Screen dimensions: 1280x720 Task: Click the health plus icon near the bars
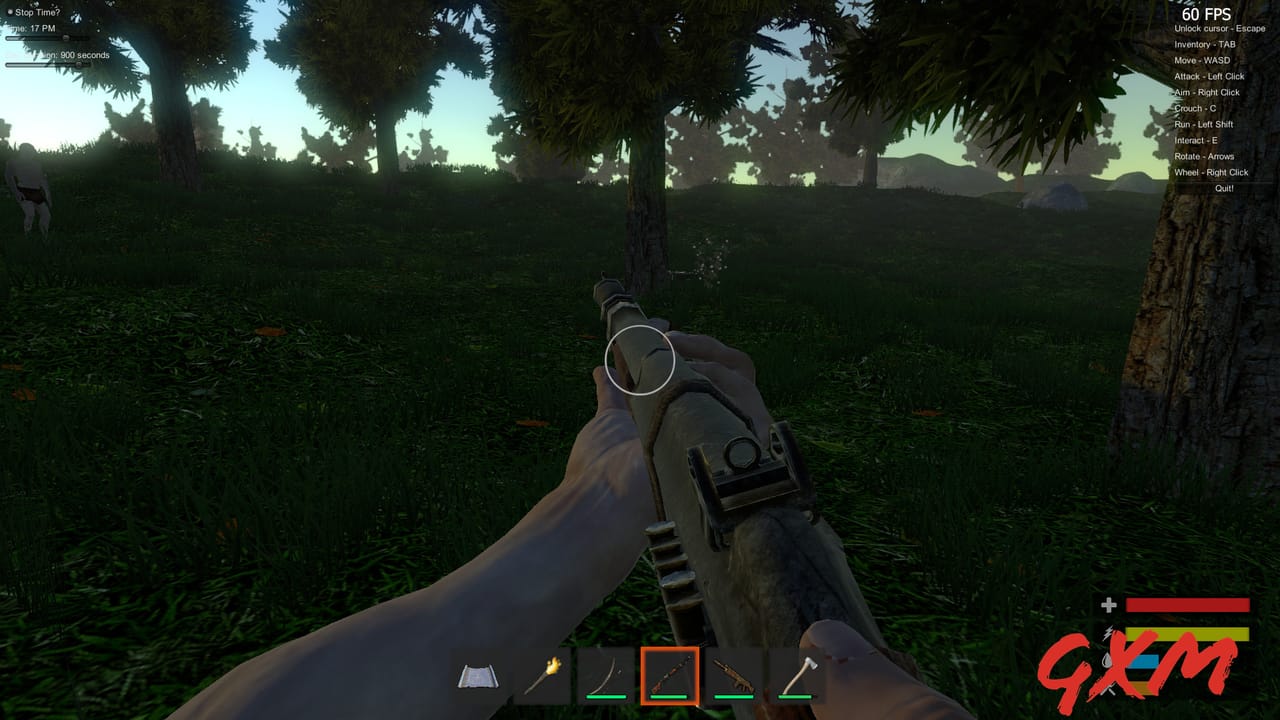point(1108,604)
